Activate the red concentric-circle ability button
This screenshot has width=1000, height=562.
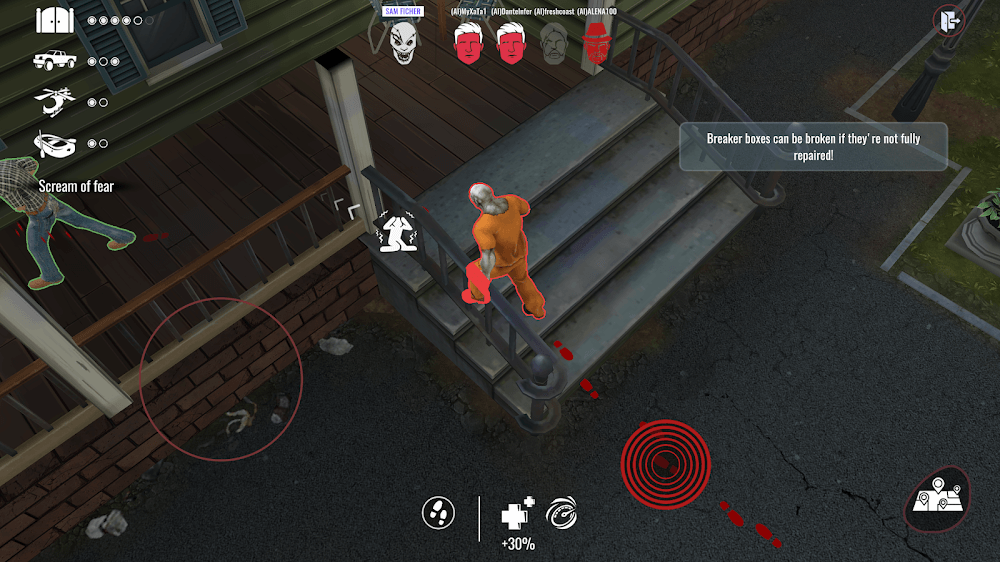[x=665, y=463]
